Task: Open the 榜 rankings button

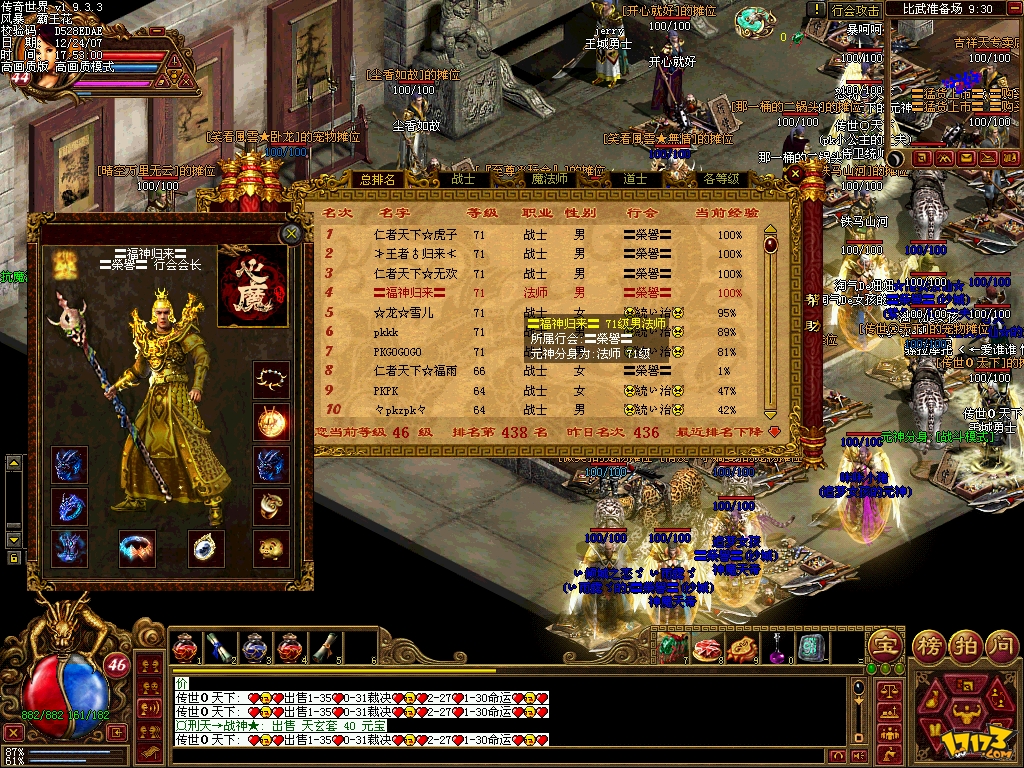Action: pos(930,644)
